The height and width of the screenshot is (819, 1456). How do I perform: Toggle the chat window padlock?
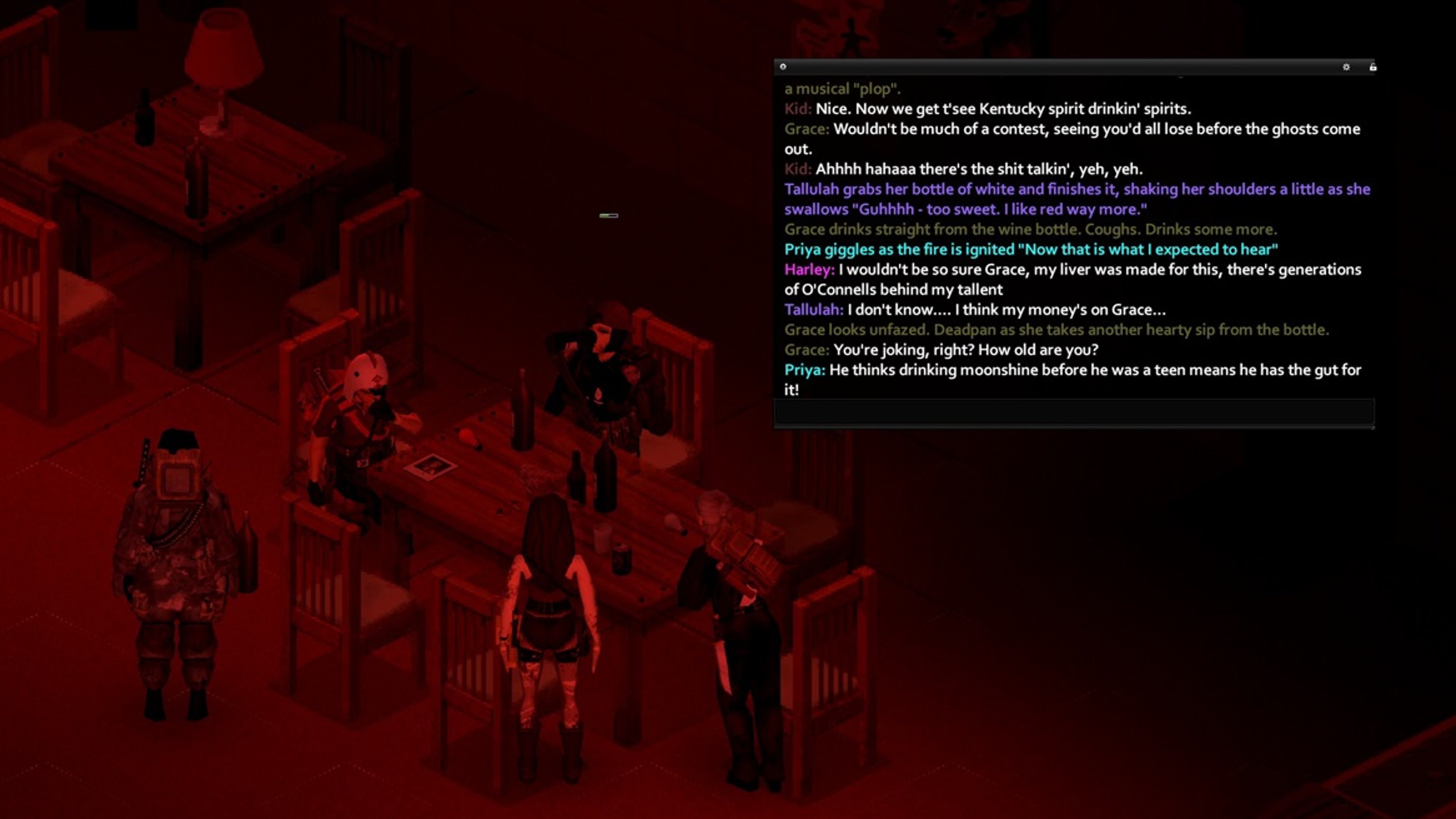tap(1373, 67)
